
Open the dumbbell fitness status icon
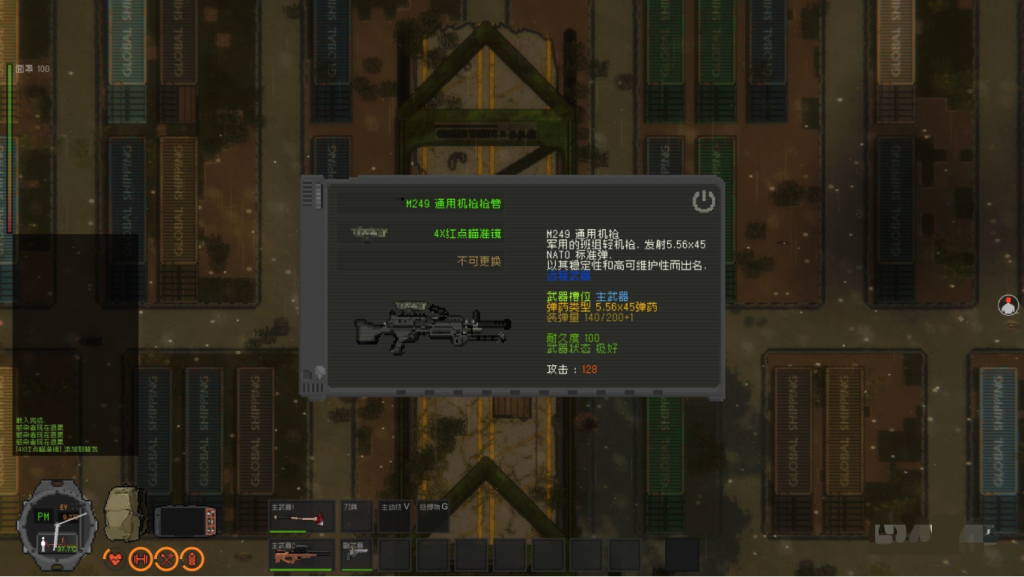(x=141, y=558)
